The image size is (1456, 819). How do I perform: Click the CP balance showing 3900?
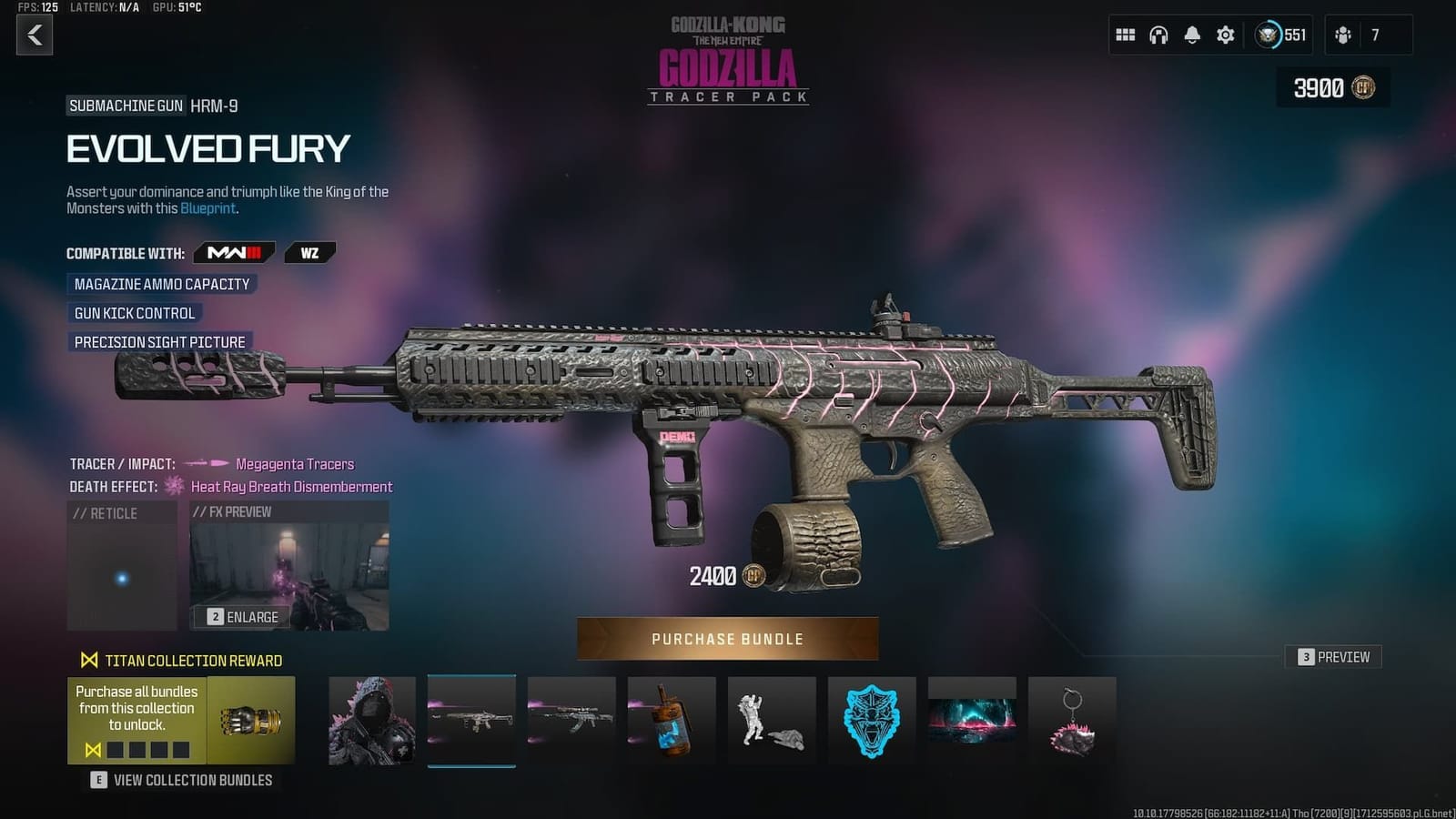[1332, 89]
